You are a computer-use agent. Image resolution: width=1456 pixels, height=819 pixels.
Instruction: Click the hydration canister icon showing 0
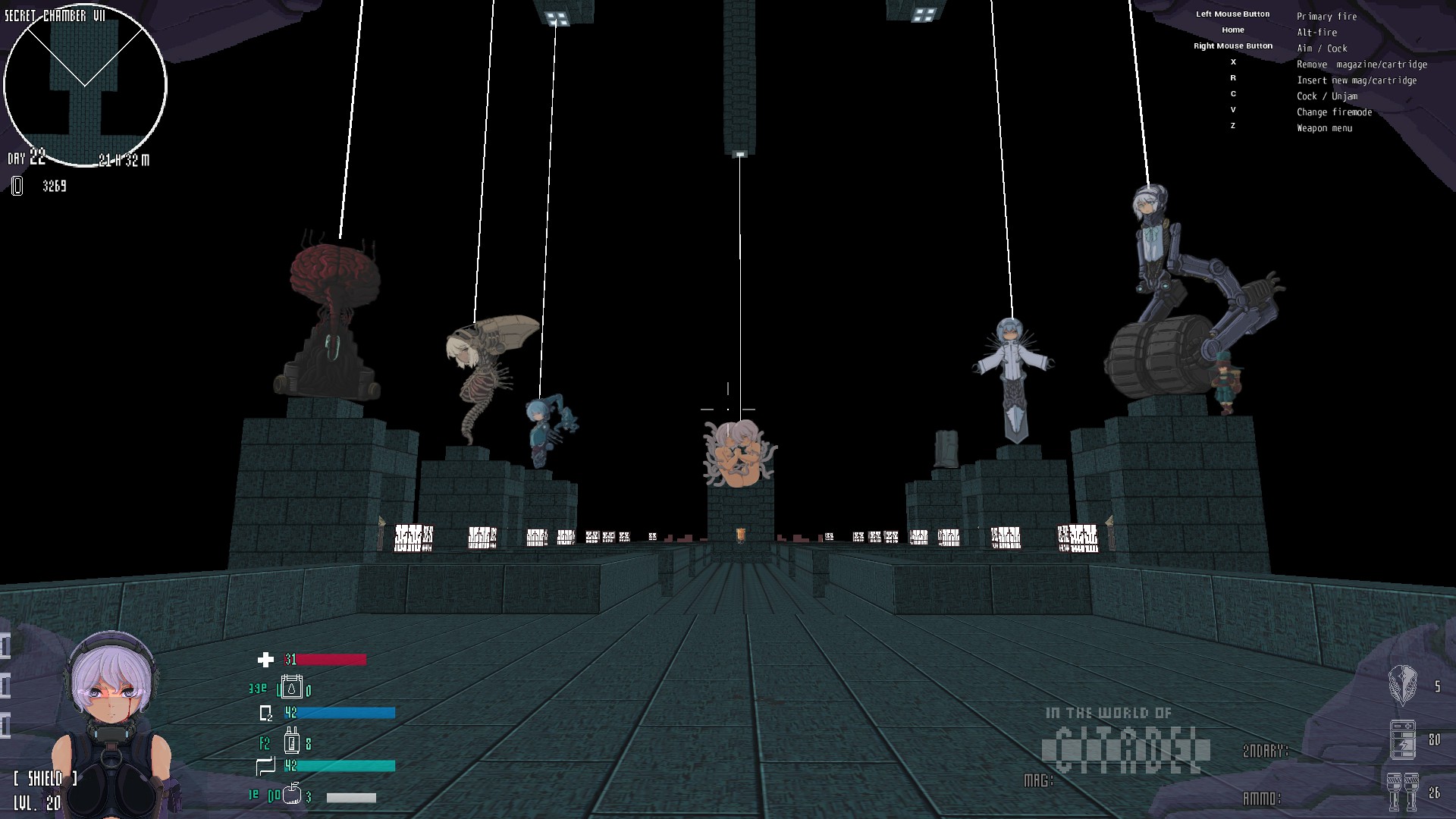point(293,689)
